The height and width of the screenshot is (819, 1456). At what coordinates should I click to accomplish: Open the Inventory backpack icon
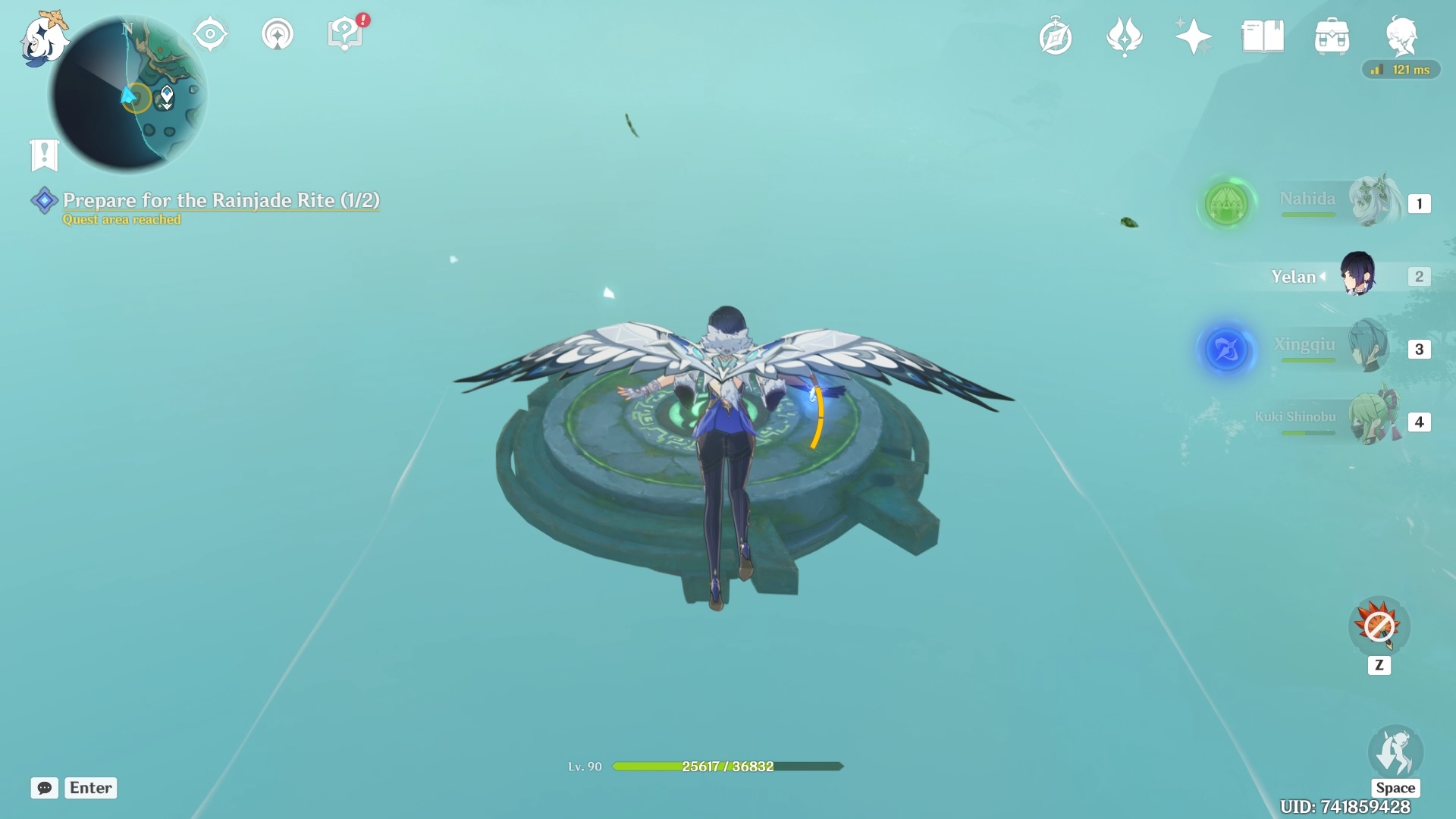[x=1332, y=35]
